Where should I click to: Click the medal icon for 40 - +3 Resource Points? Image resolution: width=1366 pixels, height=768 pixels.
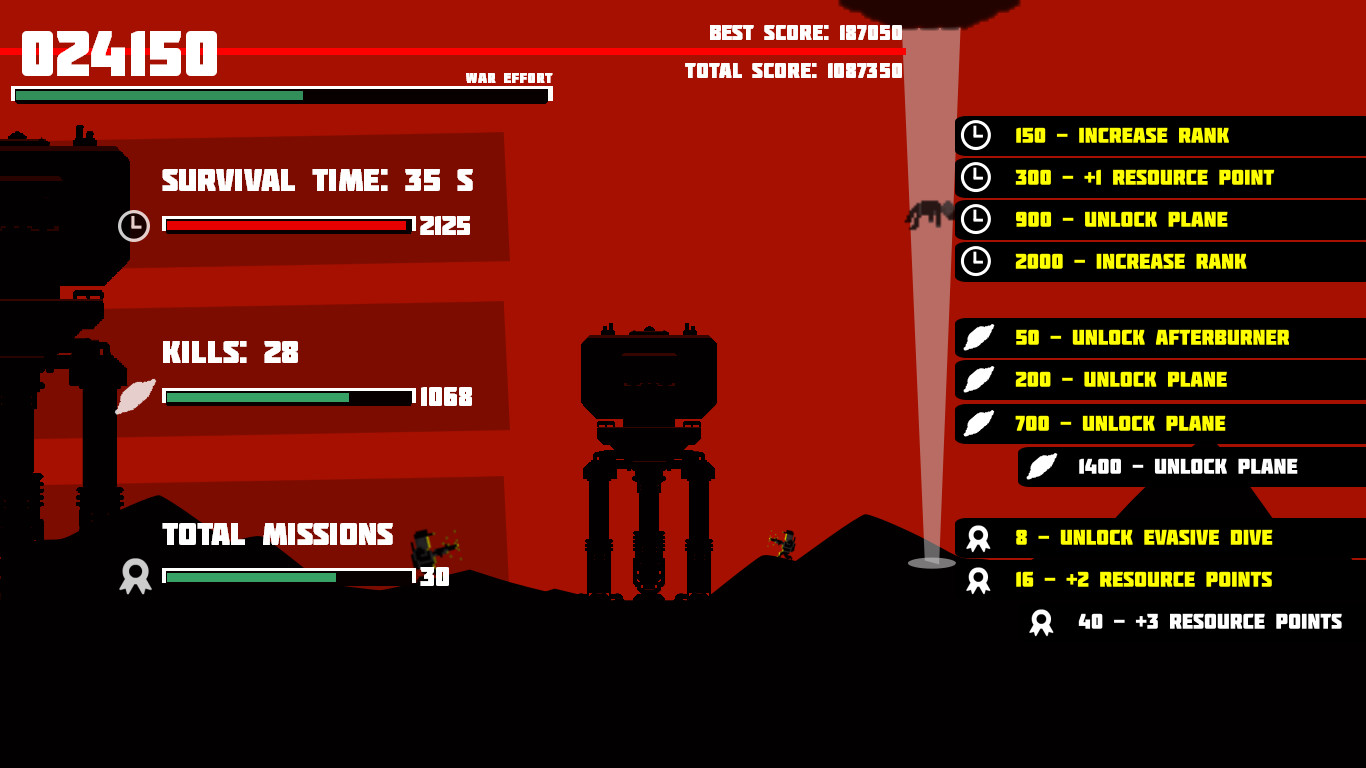tap(1043, 621)
